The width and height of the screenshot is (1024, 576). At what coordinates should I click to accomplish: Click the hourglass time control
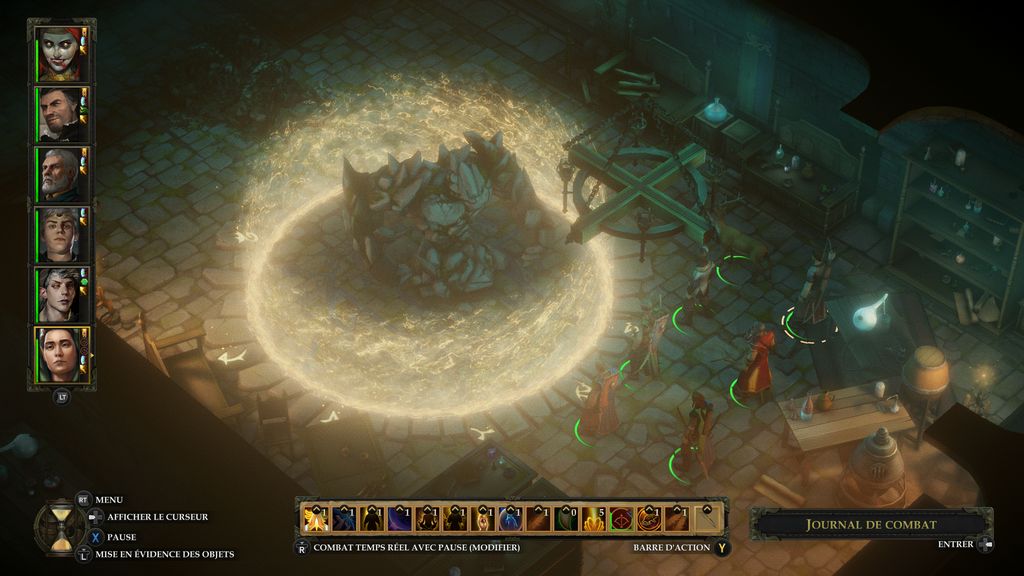pos(59,525)
